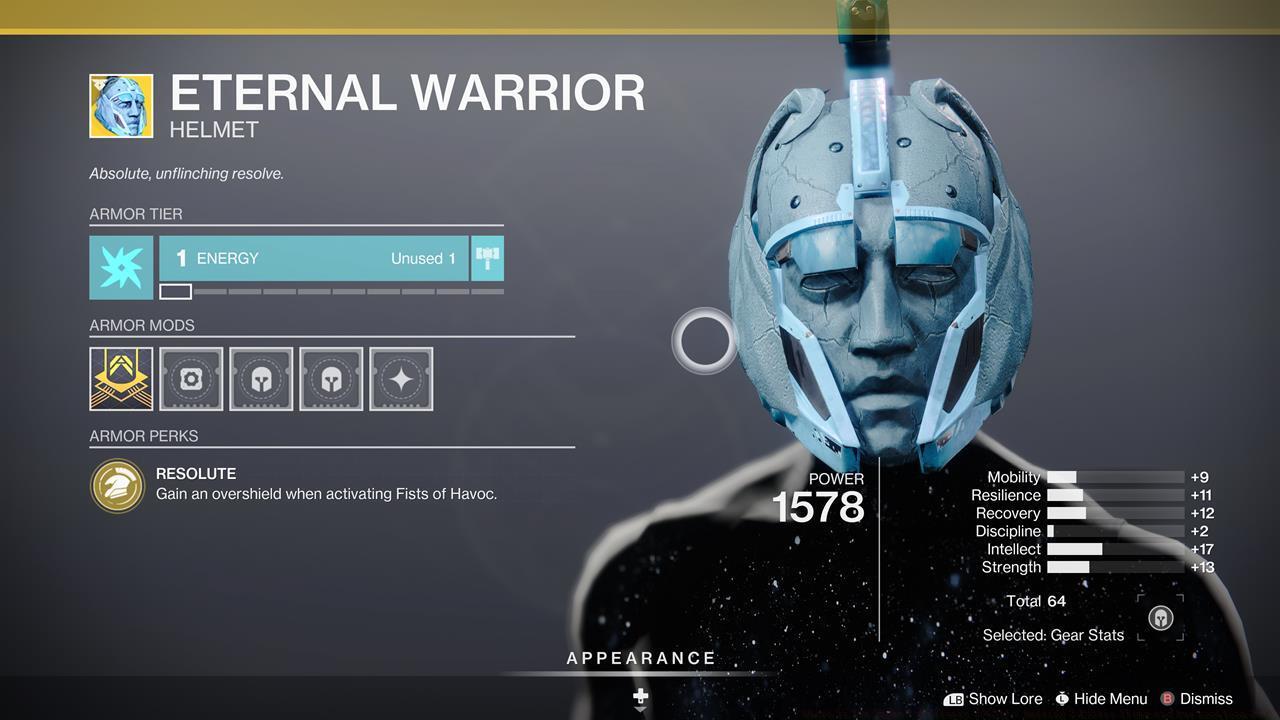Open the Appearance section

641,659
